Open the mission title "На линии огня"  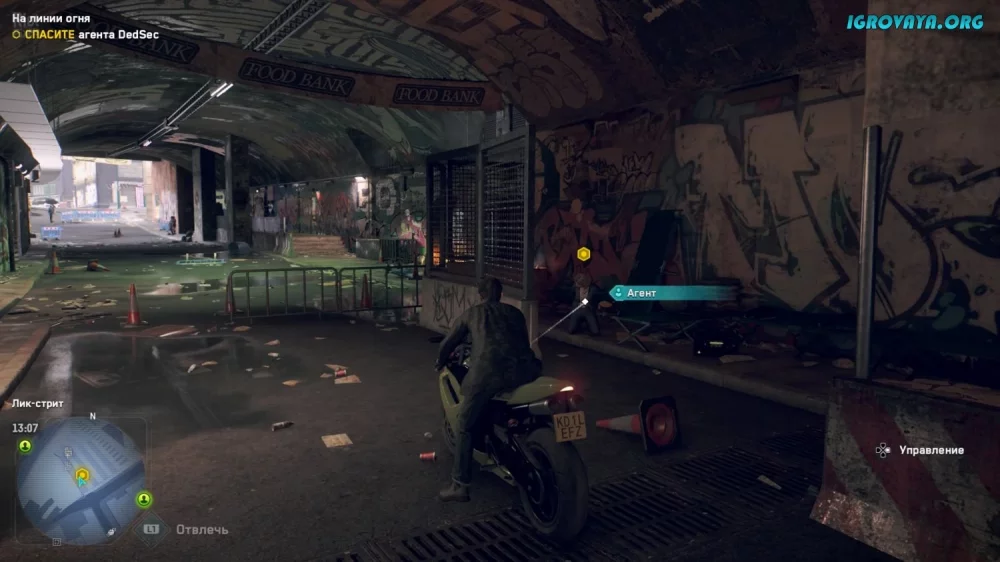click(x=50, y=17)
